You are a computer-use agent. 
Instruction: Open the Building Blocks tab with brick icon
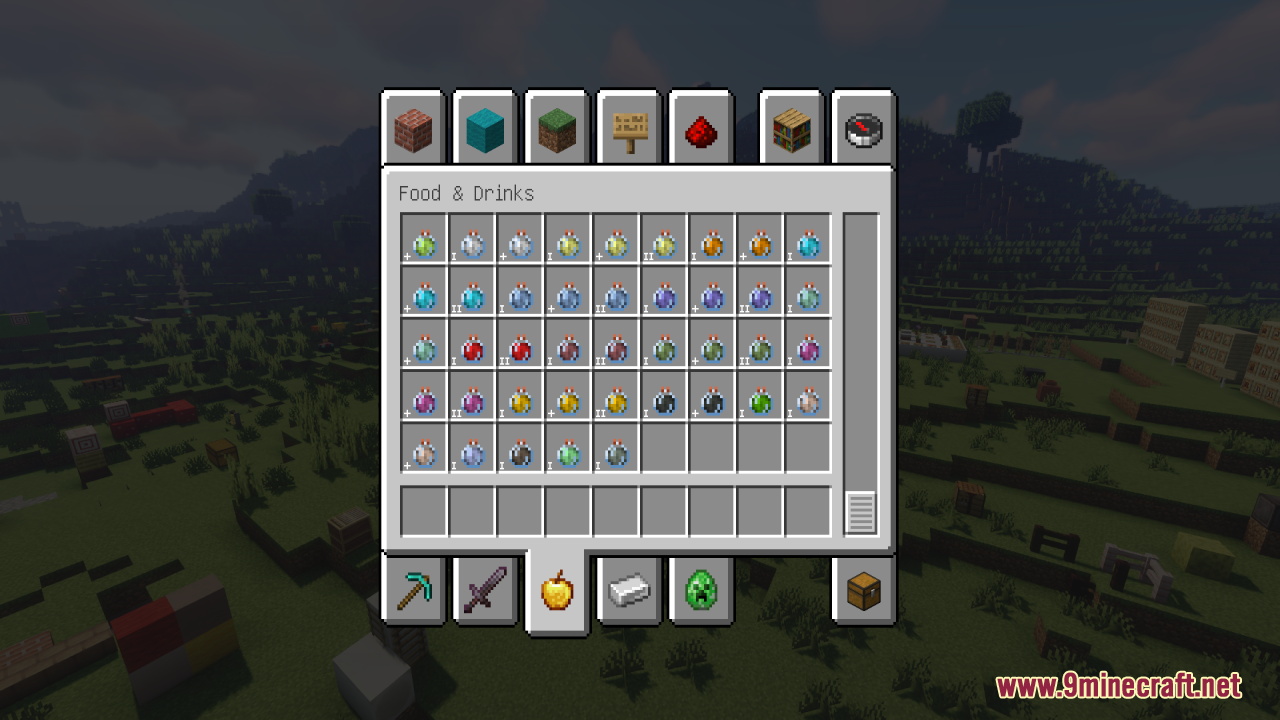413,128
